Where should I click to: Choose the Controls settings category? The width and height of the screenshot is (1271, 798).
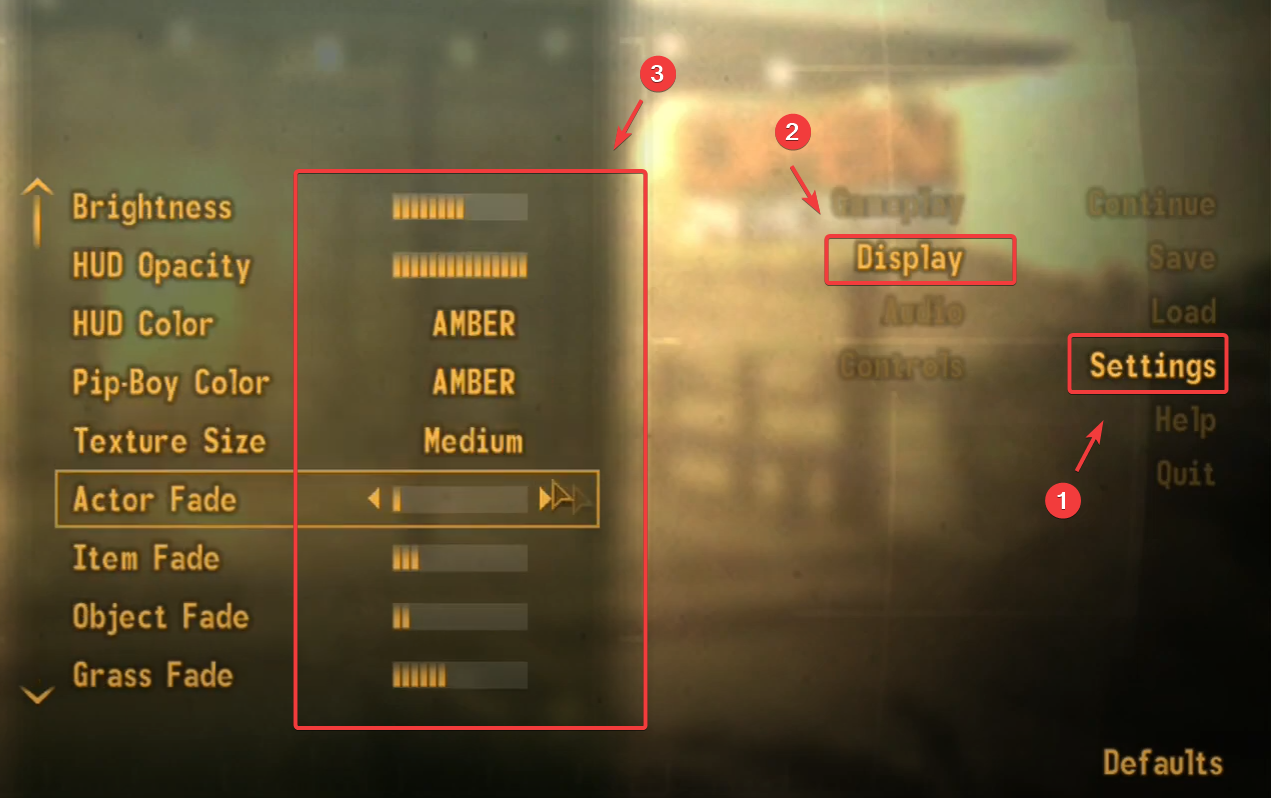coord(901,367)
